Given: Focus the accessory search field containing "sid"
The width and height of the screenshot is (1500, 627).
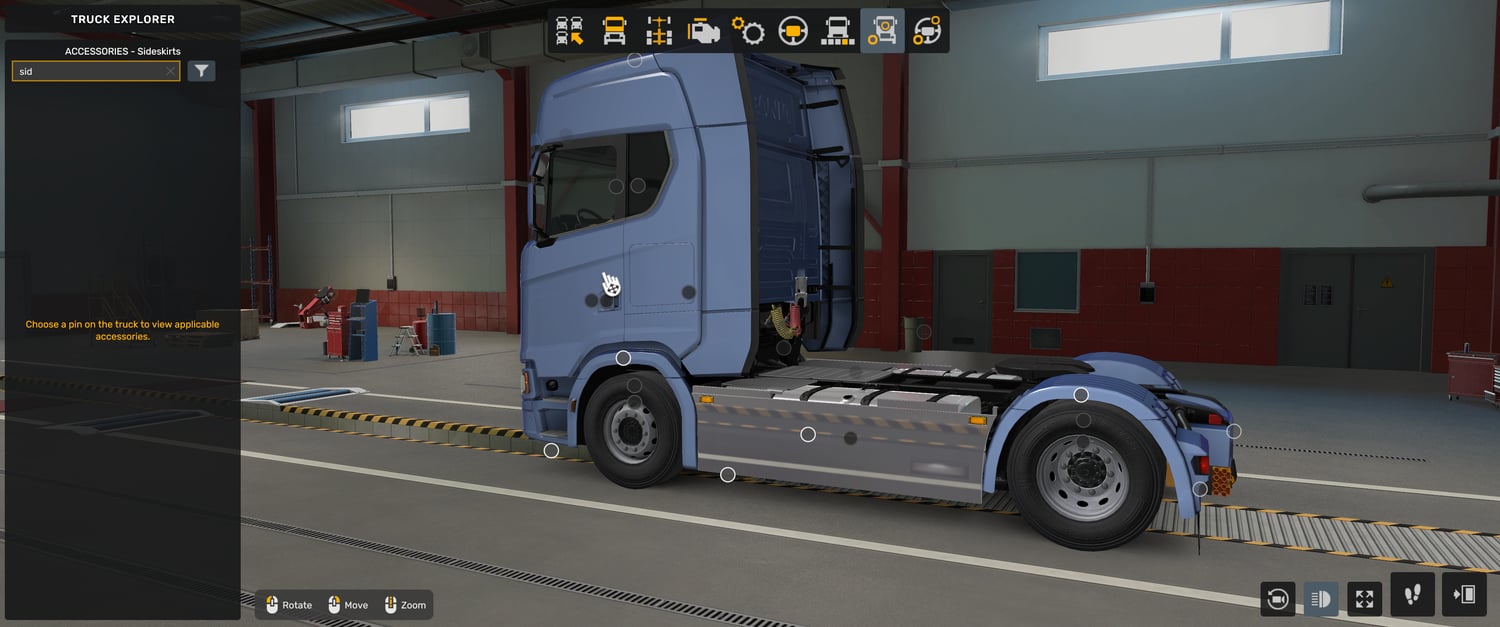Looking at the screenshot, I should (90, 71).
